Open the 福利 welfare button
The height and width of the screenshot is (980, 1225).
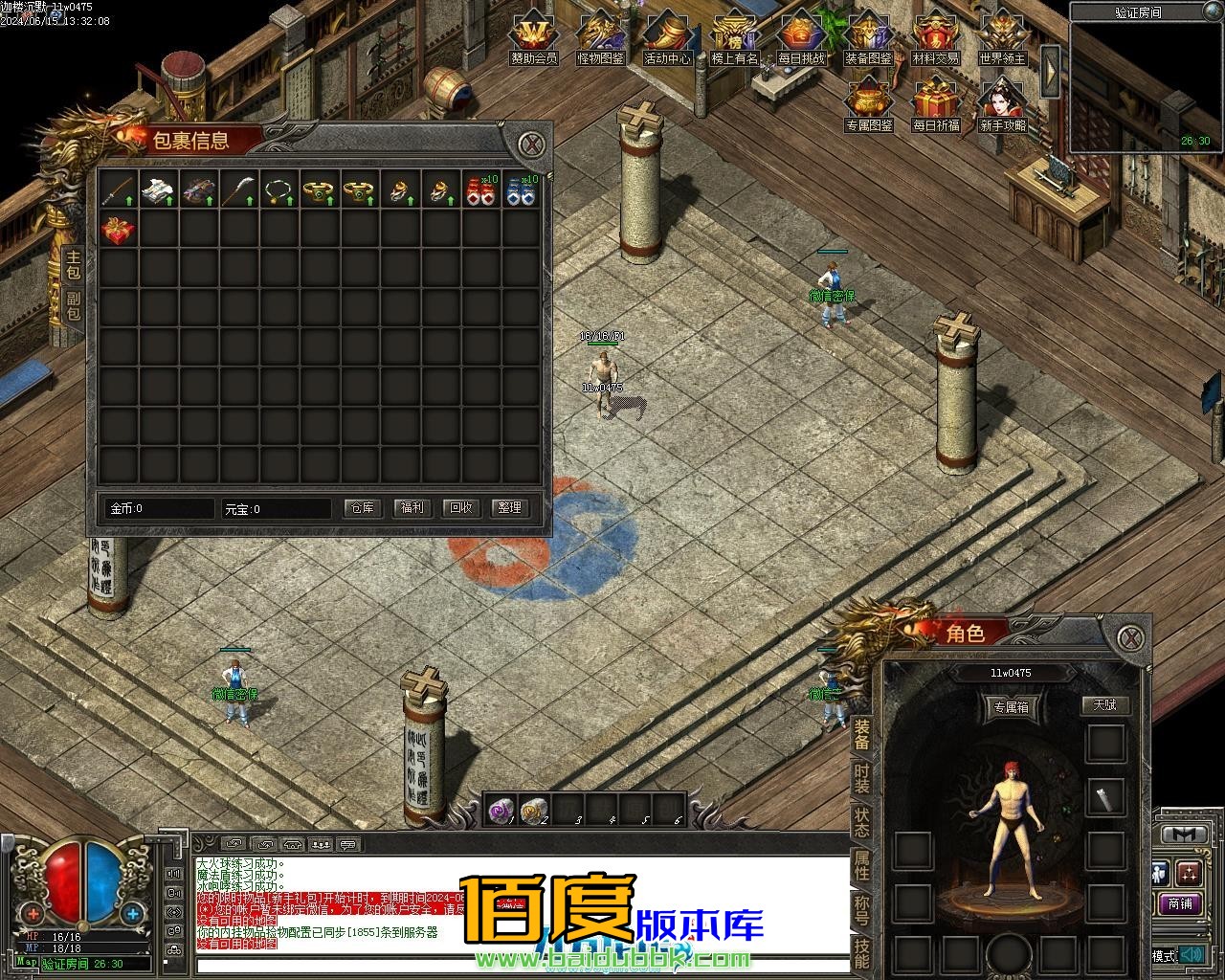[412, 508]
